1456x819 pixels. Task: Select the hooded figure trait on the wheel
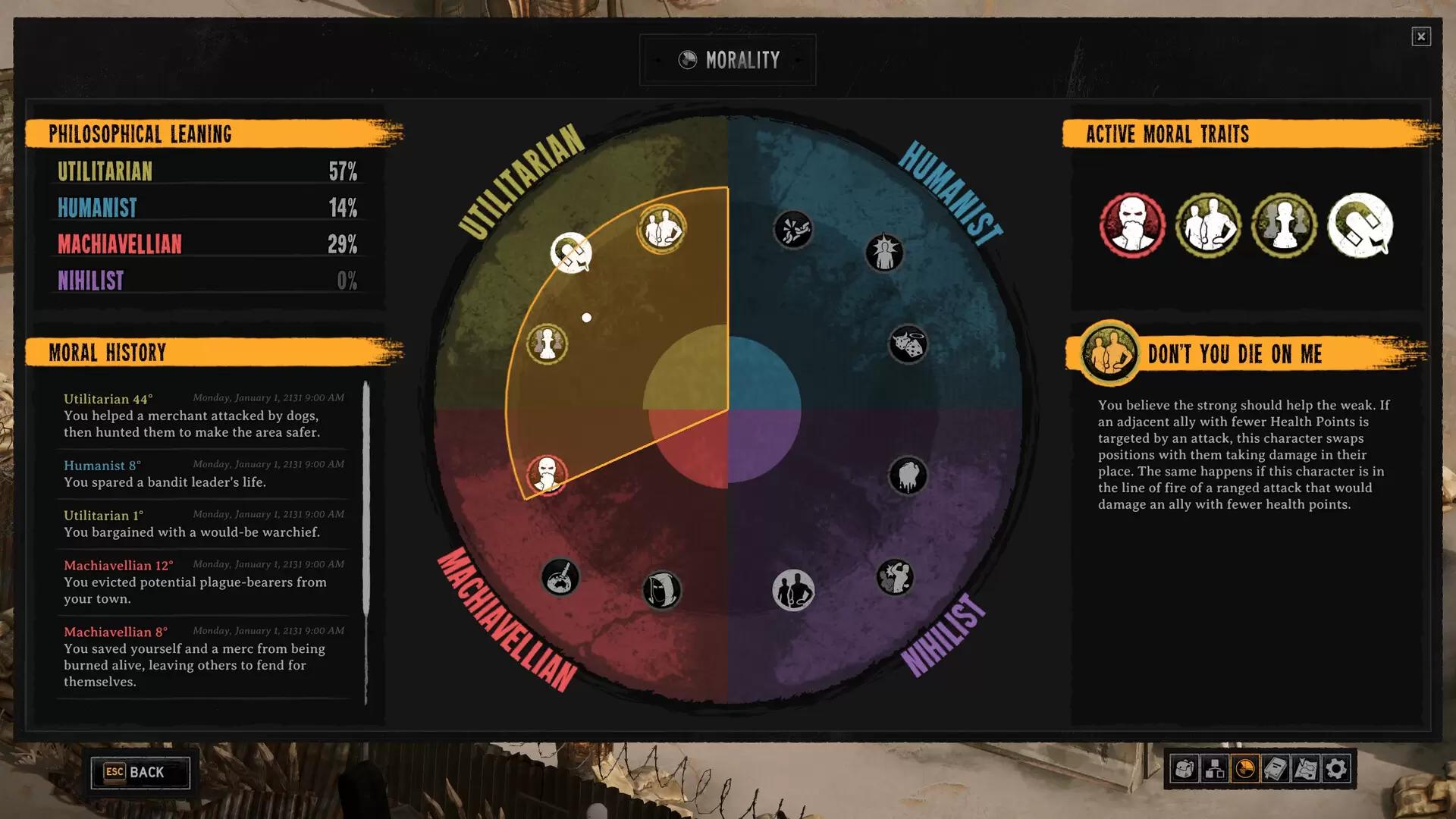(x=661, y=590)
